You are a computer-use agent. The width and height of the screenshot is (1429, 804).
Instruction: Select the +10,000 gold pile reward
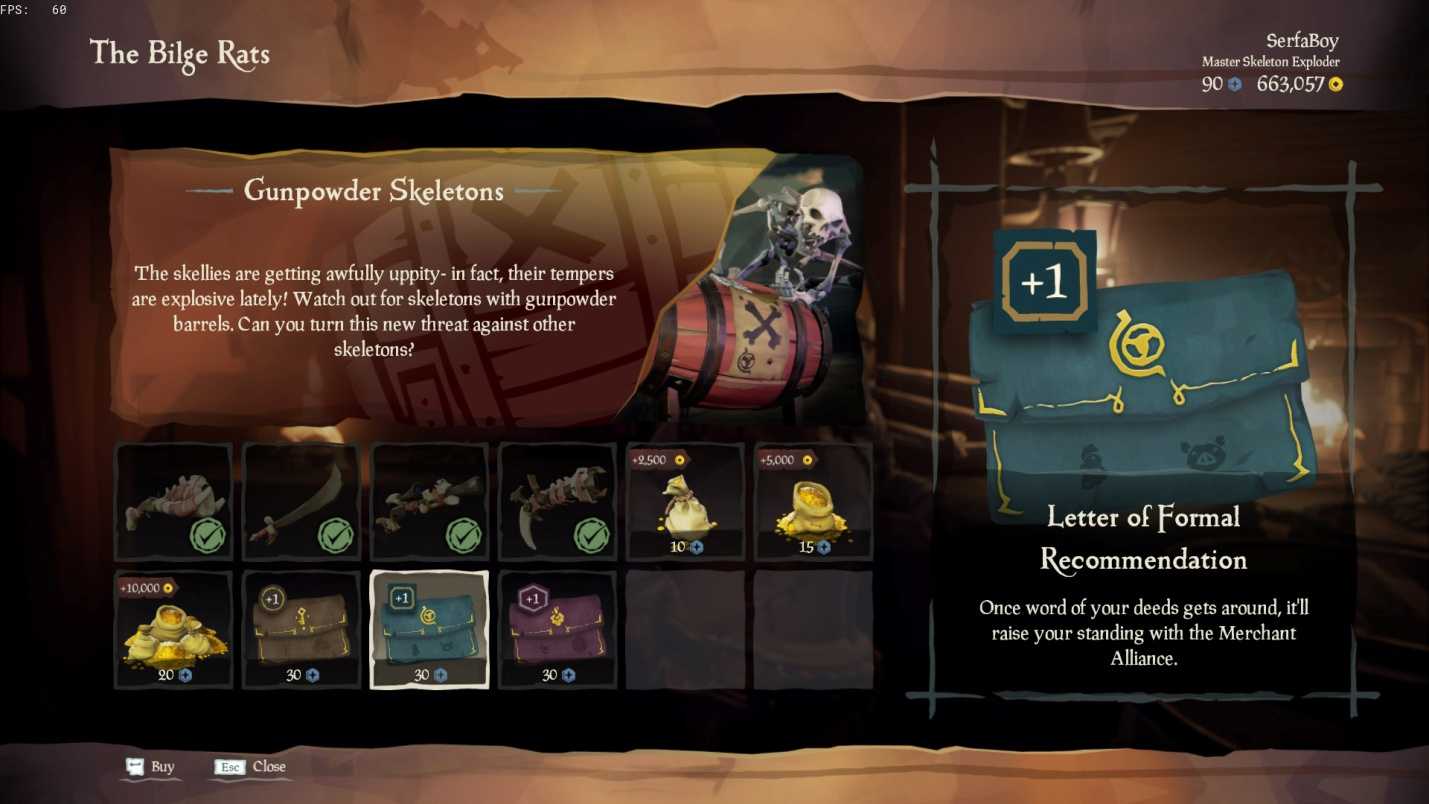tap(174, 630)
